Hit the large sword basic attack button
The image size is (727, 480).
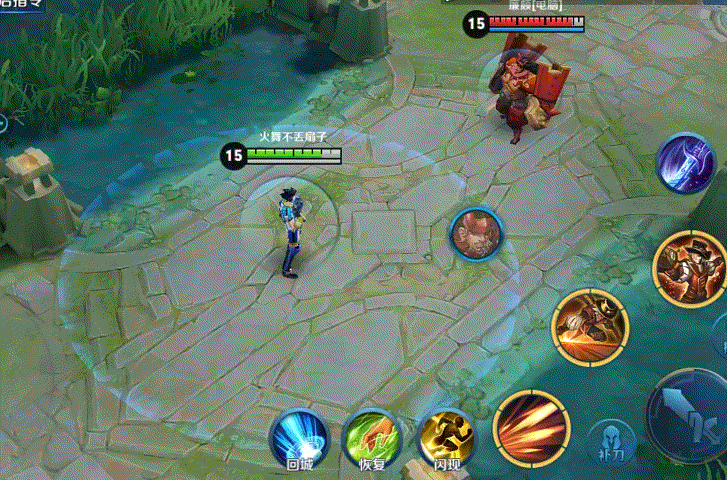(x=690, y=410)
